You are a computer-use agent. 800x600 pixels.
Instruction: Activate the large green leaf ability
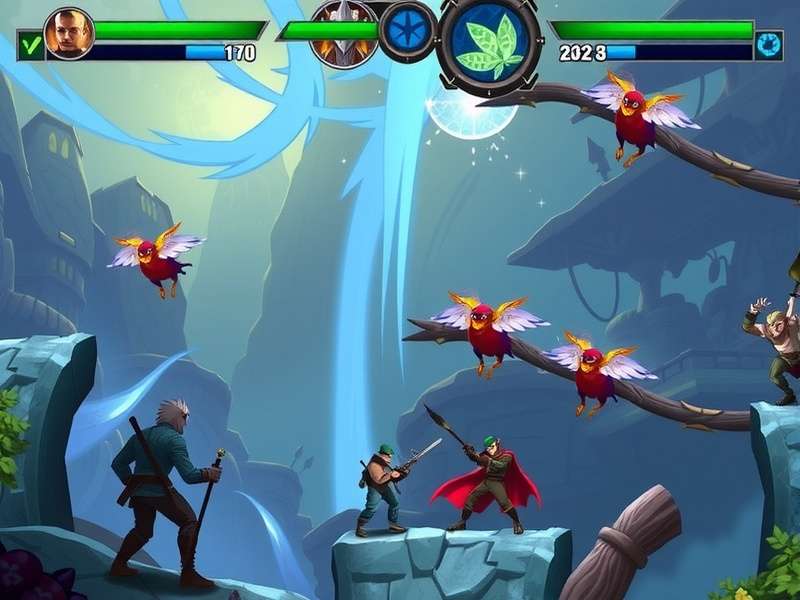pyautogui.click(x=489, y=40)
